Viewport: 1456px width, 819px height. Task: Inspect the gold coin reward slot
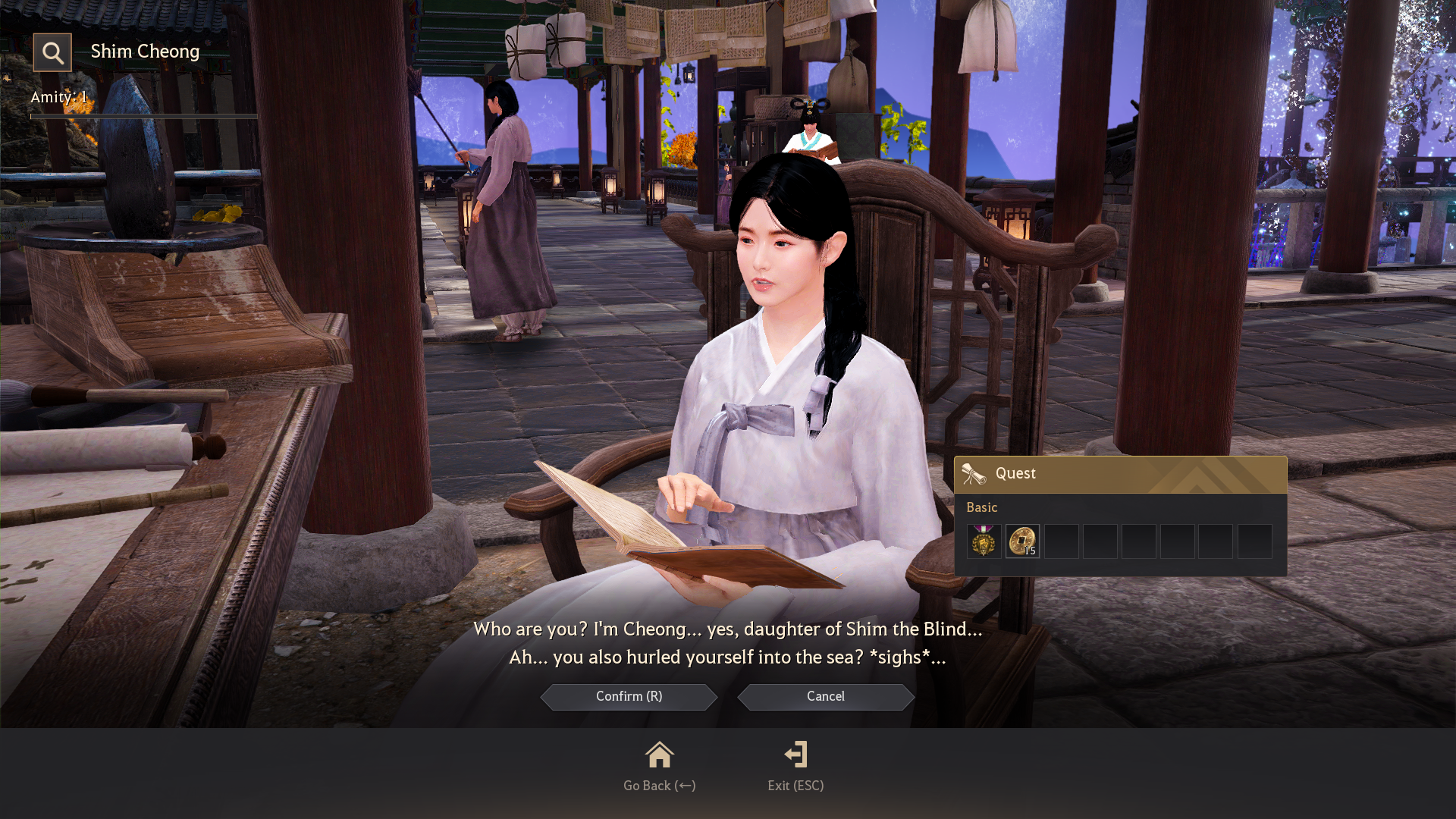1022,541
